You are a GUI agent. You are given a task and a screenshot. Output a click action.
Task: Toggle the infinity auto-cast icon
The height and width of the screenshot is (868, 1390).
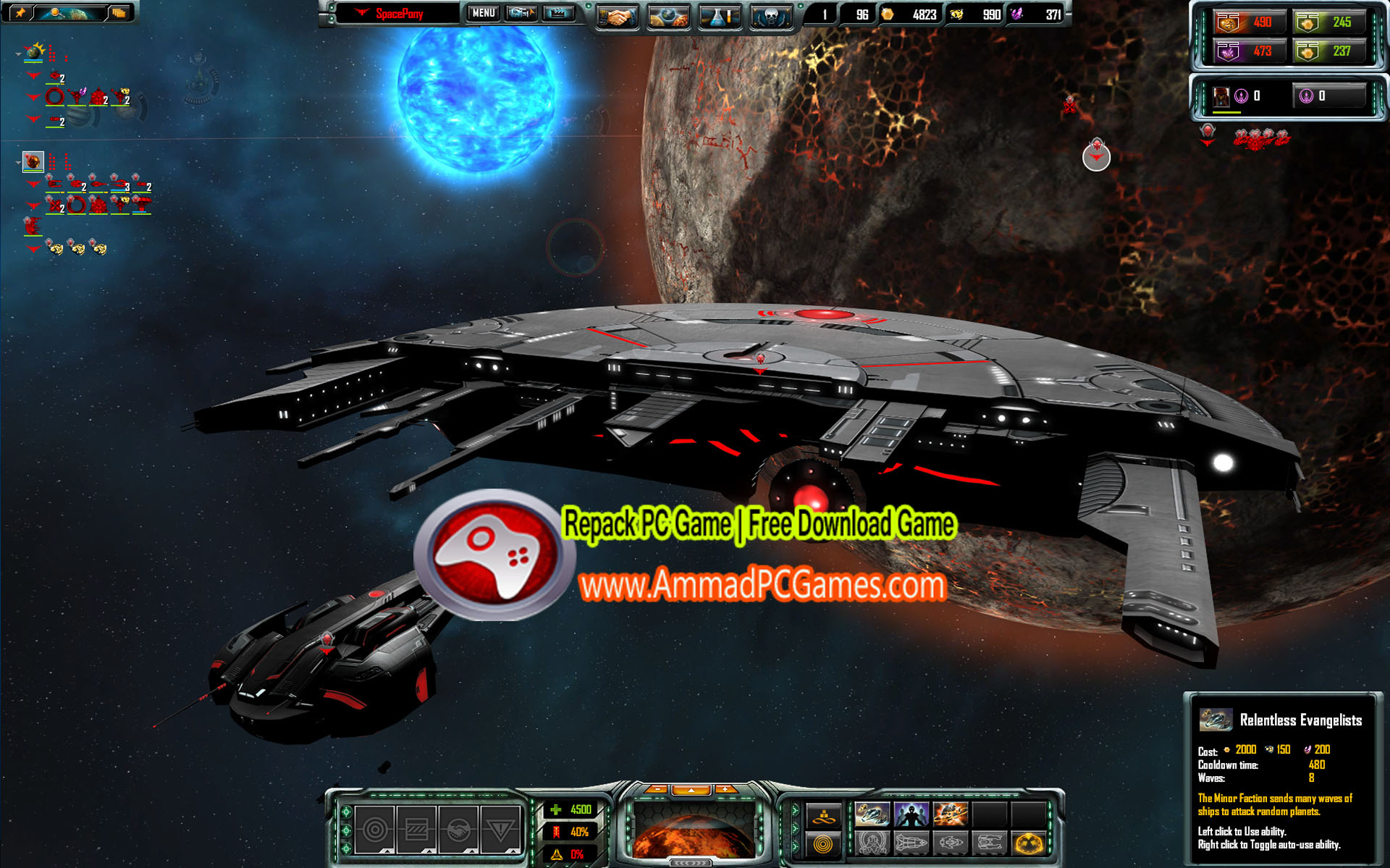click(x=822, y=819)
